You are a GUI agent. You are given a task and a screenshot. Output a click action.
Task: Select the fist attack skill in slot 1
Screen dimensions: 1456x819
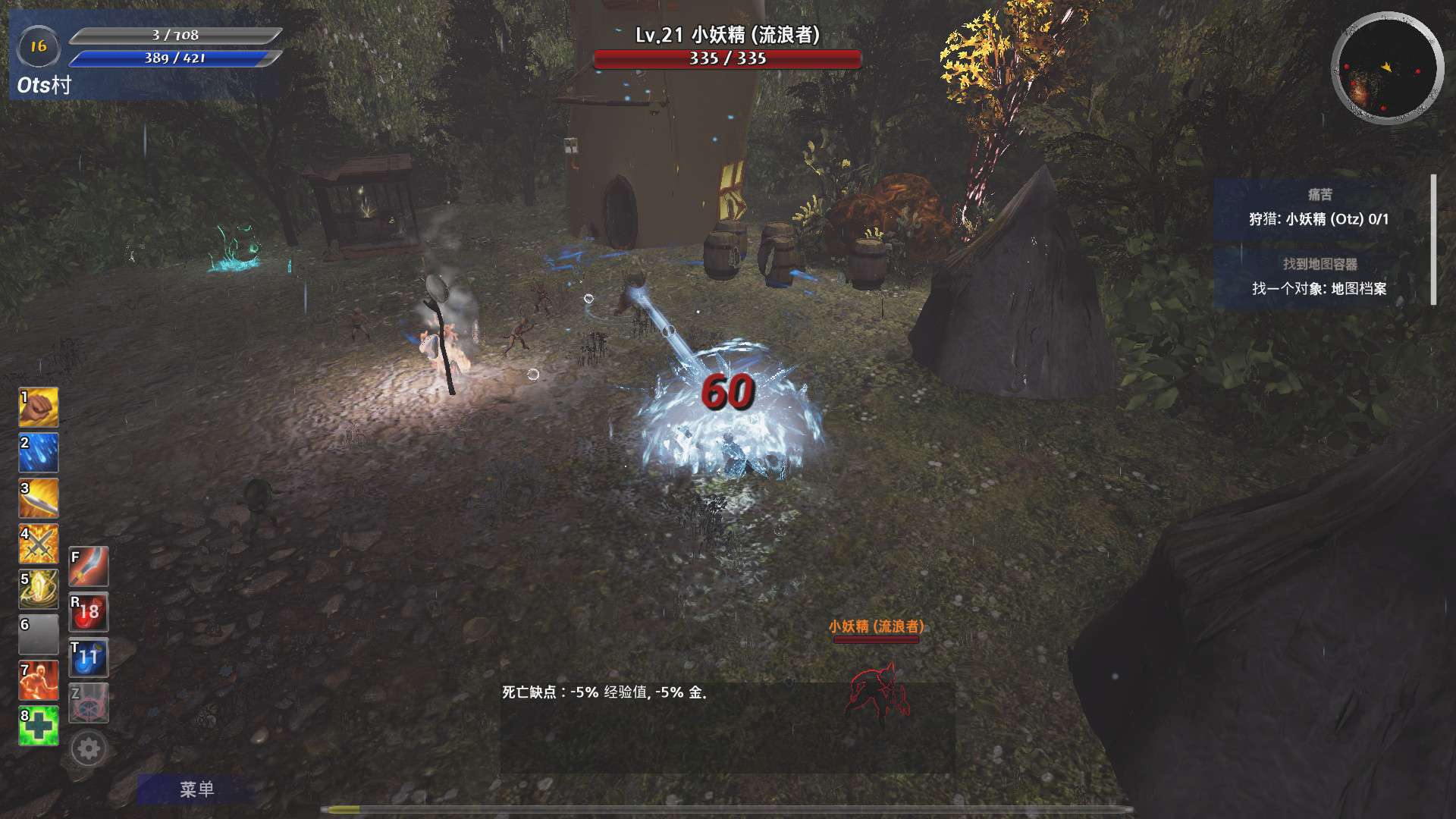[x=38, y=407]
